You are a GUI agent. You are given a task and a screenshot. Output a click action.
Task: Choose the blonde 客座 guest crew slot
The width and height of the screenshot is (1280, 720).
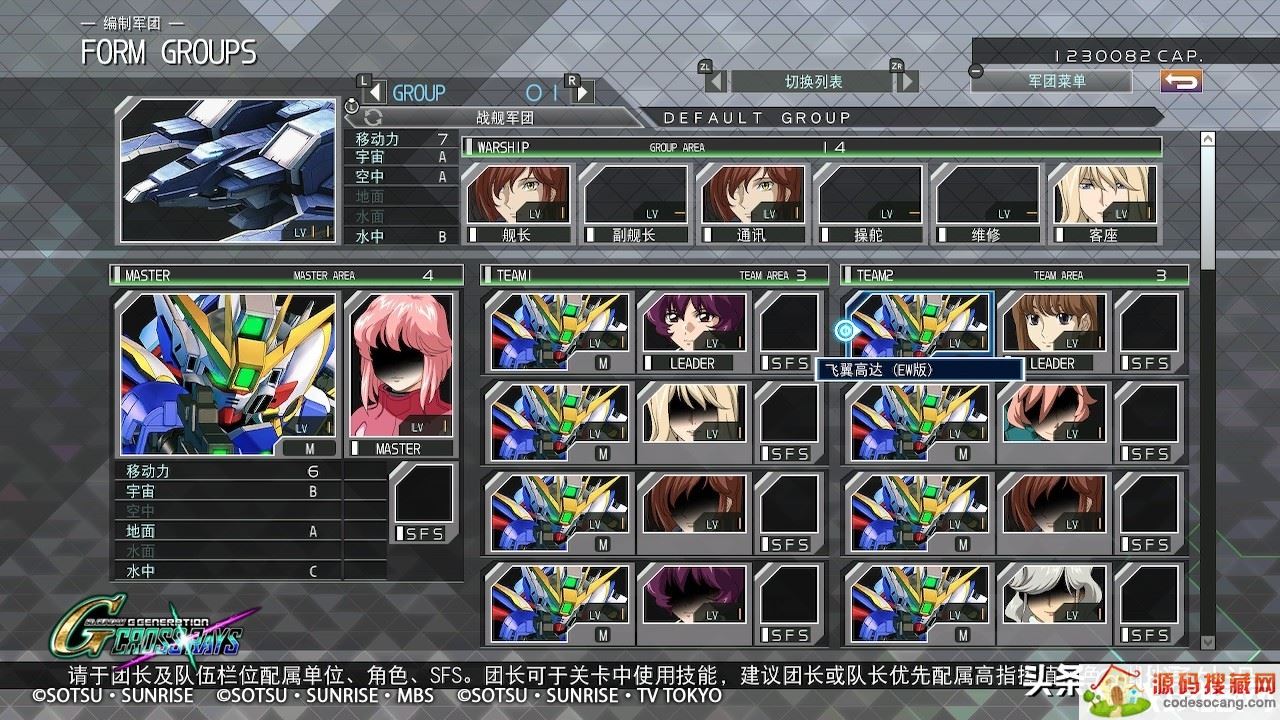click(x=1102, y=203)
